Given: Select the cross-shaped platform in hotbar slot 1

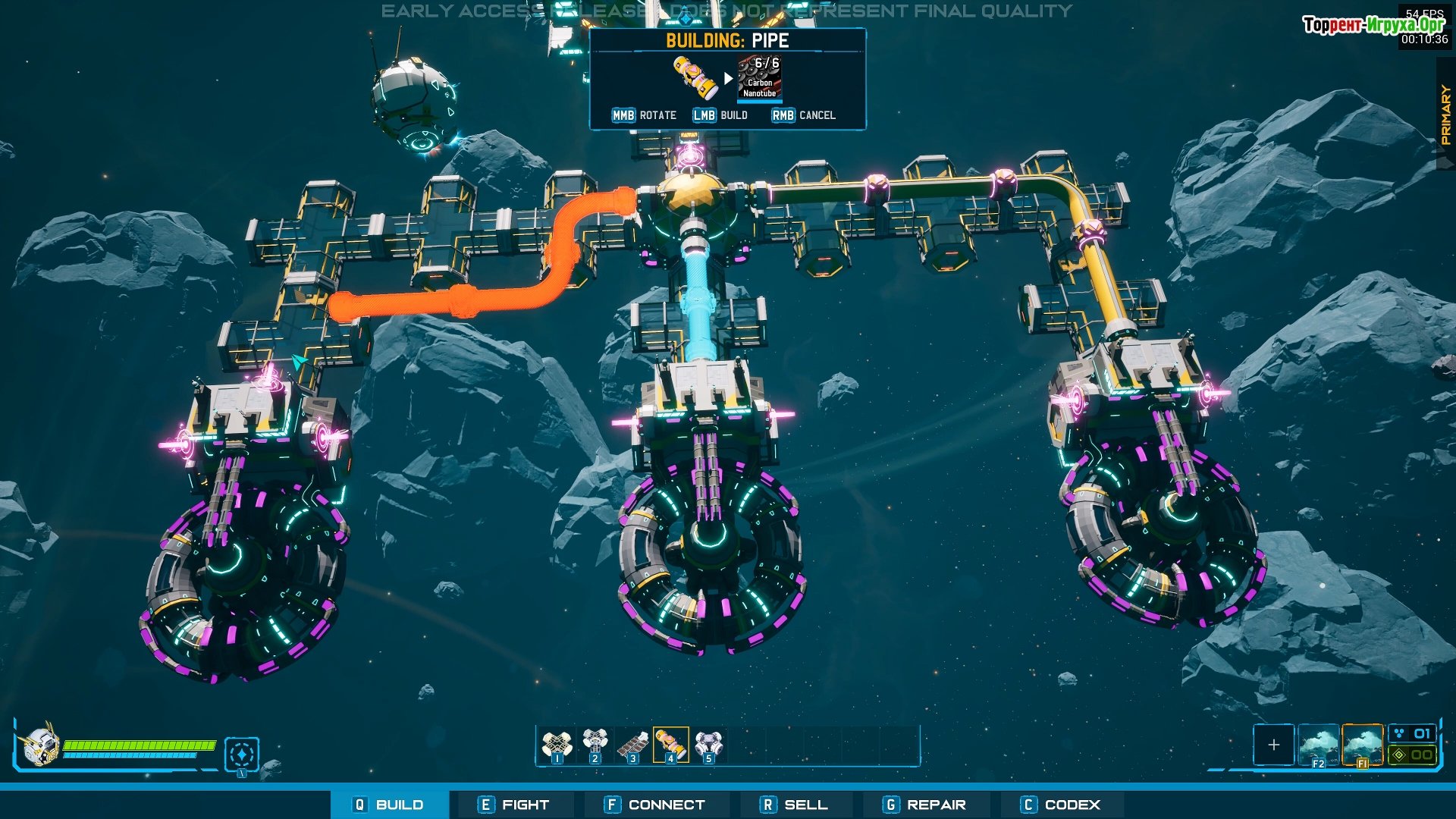Looking at the screenshot, I should pyautogui.click(x=557, y=745).
